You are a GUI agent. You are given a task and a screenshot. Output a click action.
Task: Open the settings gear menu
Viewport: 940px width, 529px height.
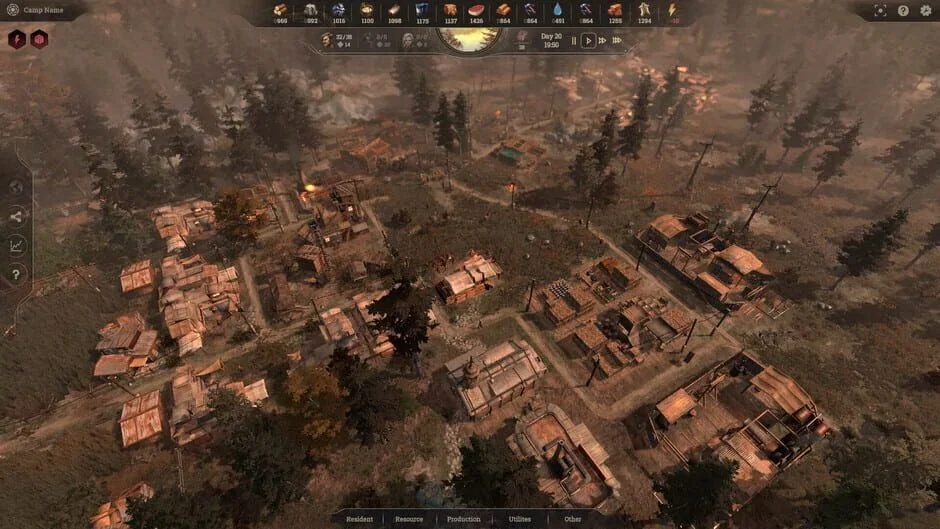[923, 11]
